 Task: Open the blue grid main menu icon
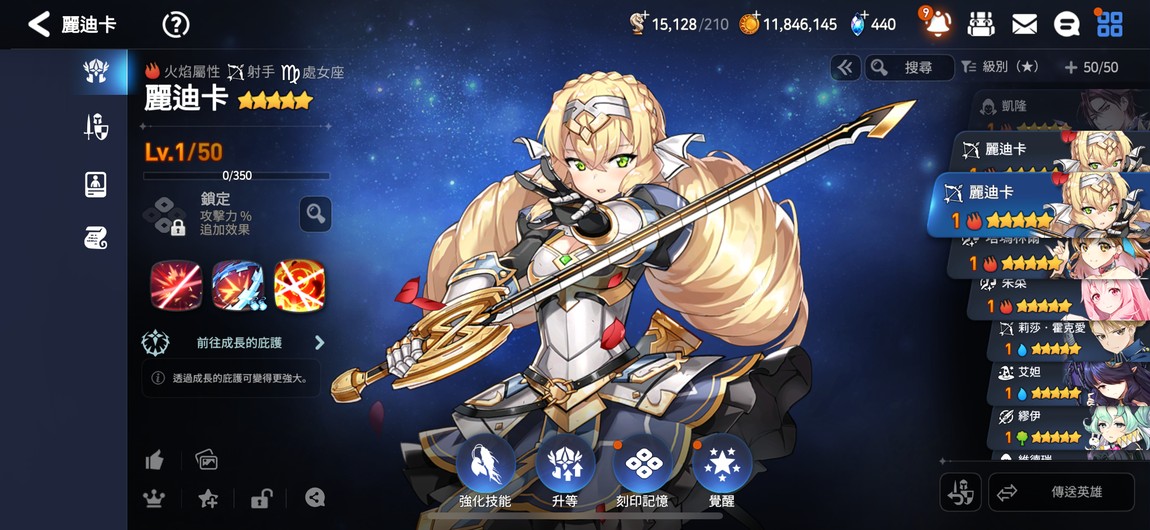(1109, 24)
